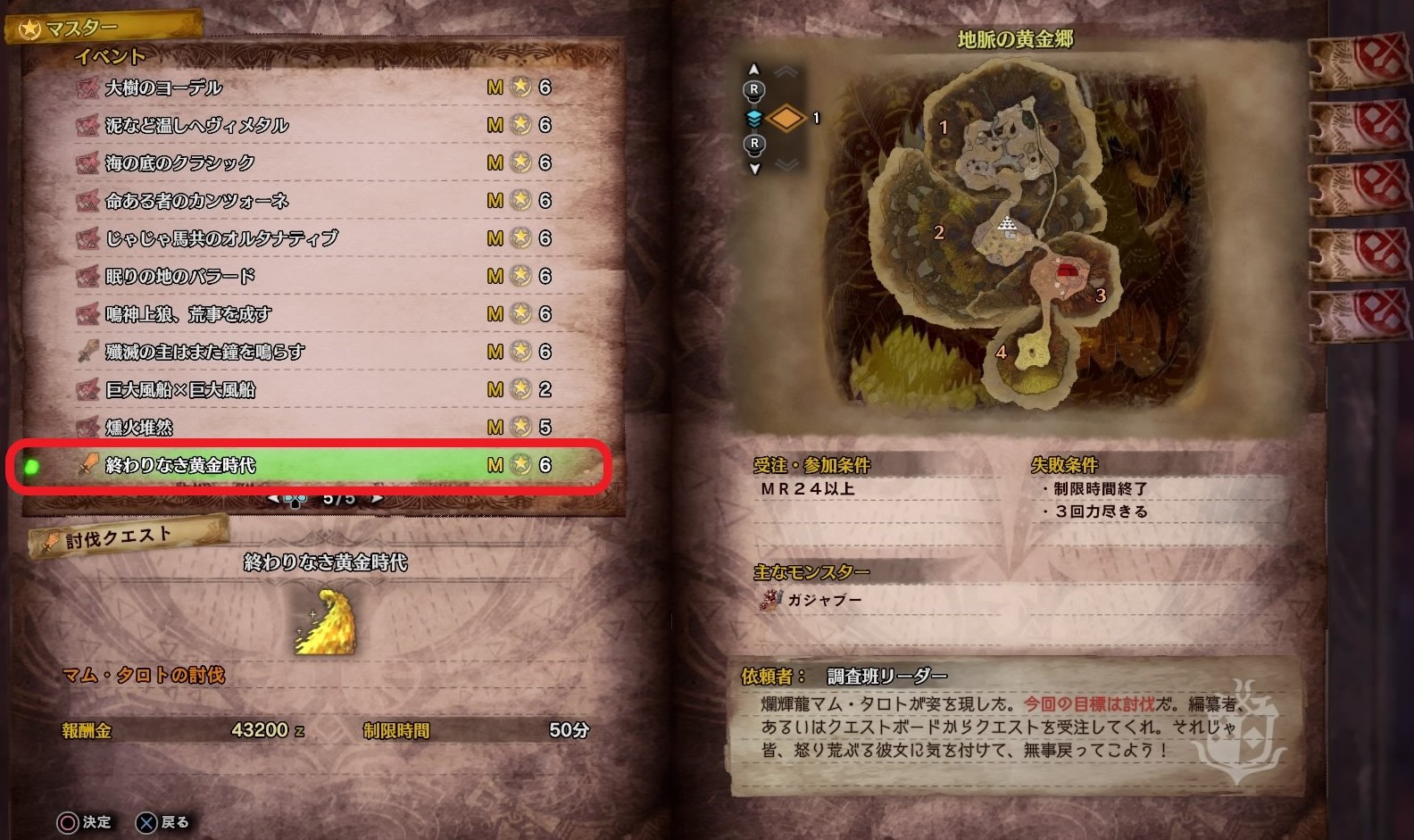Click the next page arrow beside 5/5
The image size is (1414, 840).
(x=378, y=499)
